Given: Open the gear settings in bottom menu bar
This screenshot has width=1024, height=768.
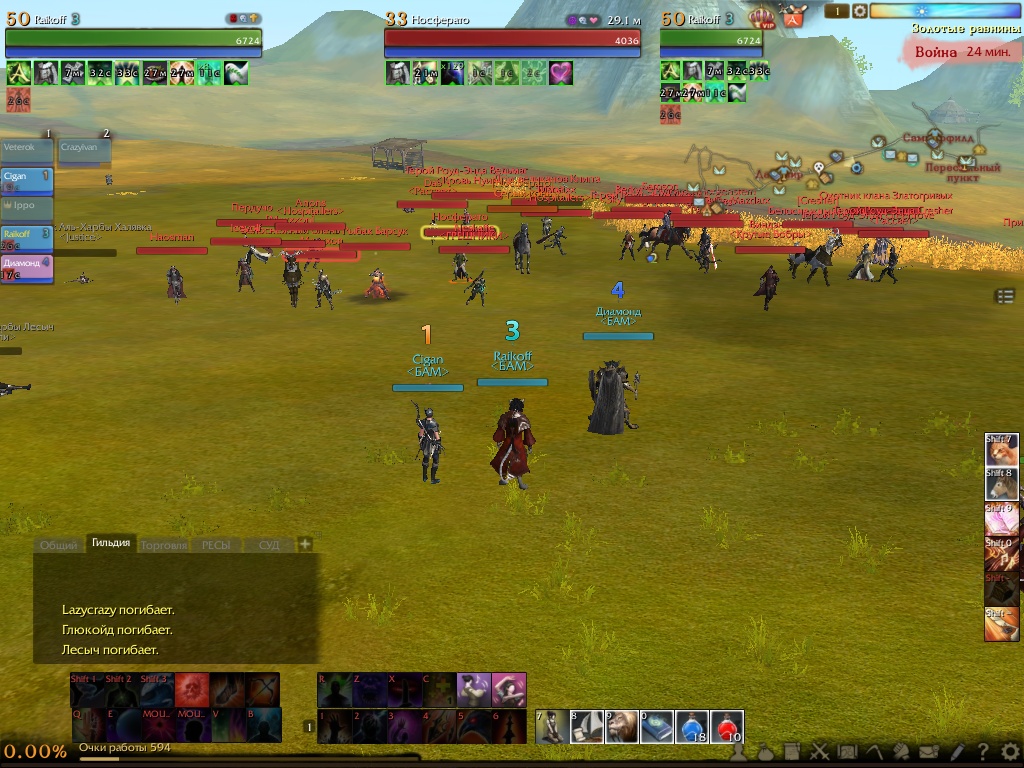Looking at the screenshot, I should pos(1010,752).
